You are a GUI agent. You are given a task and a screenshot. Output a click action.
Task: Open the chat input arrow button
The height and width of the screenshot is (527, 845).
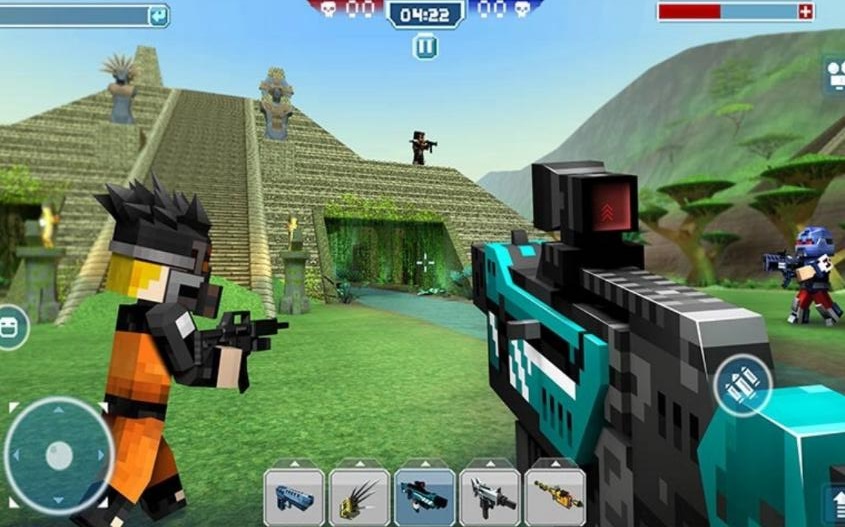point(158,15)
